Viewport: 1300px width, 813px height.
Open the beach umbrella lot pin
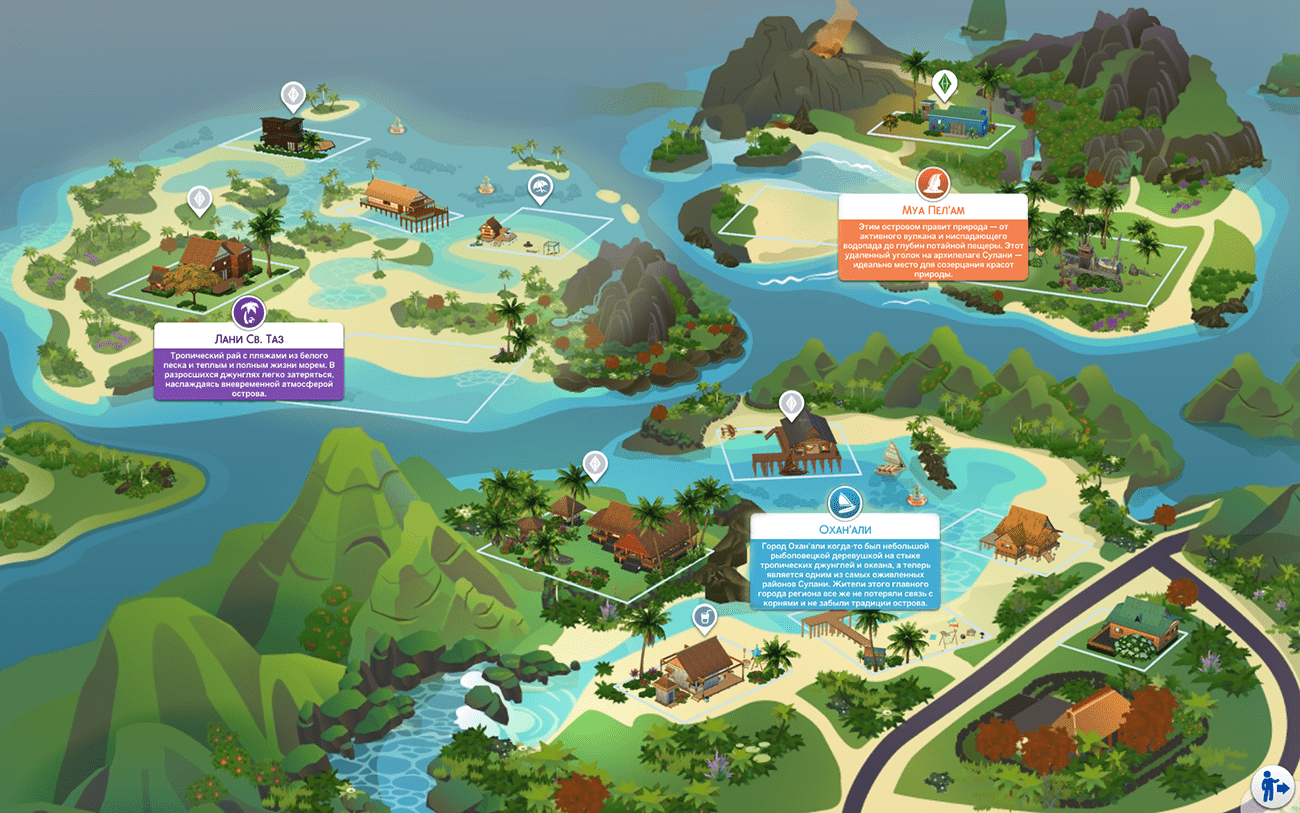click(541, 187)
